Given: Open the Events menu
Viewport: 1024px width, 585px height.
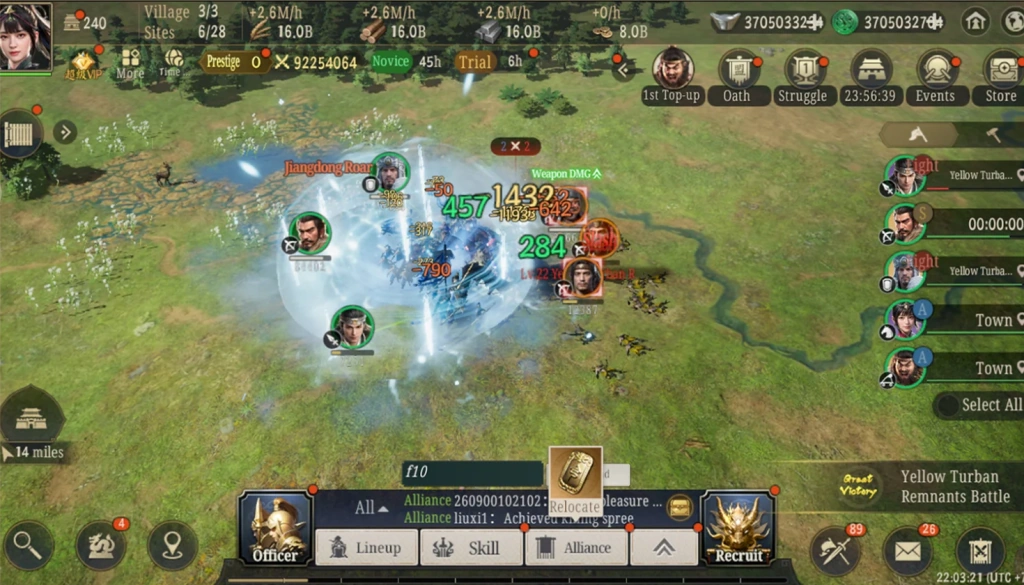Looking at the screenshot, I should point(935,76).
